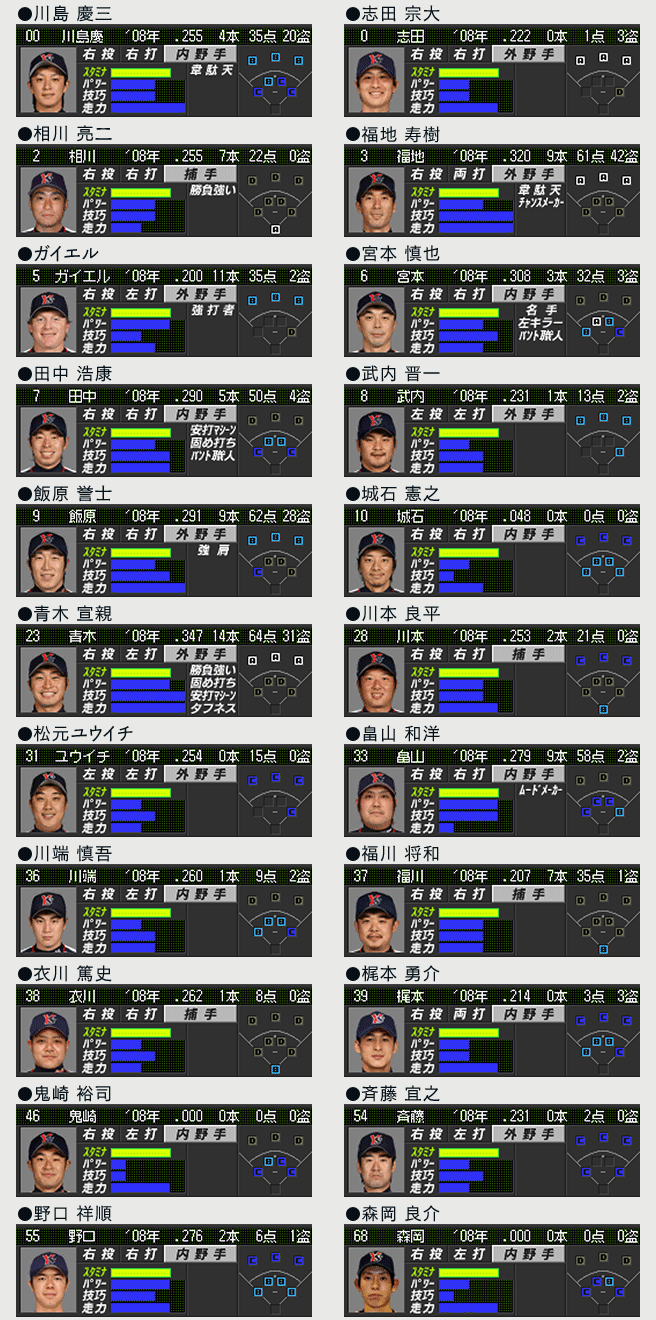
Task: Pick the 川端慎吾 infielder card
Action: click(x=164, y=912)
